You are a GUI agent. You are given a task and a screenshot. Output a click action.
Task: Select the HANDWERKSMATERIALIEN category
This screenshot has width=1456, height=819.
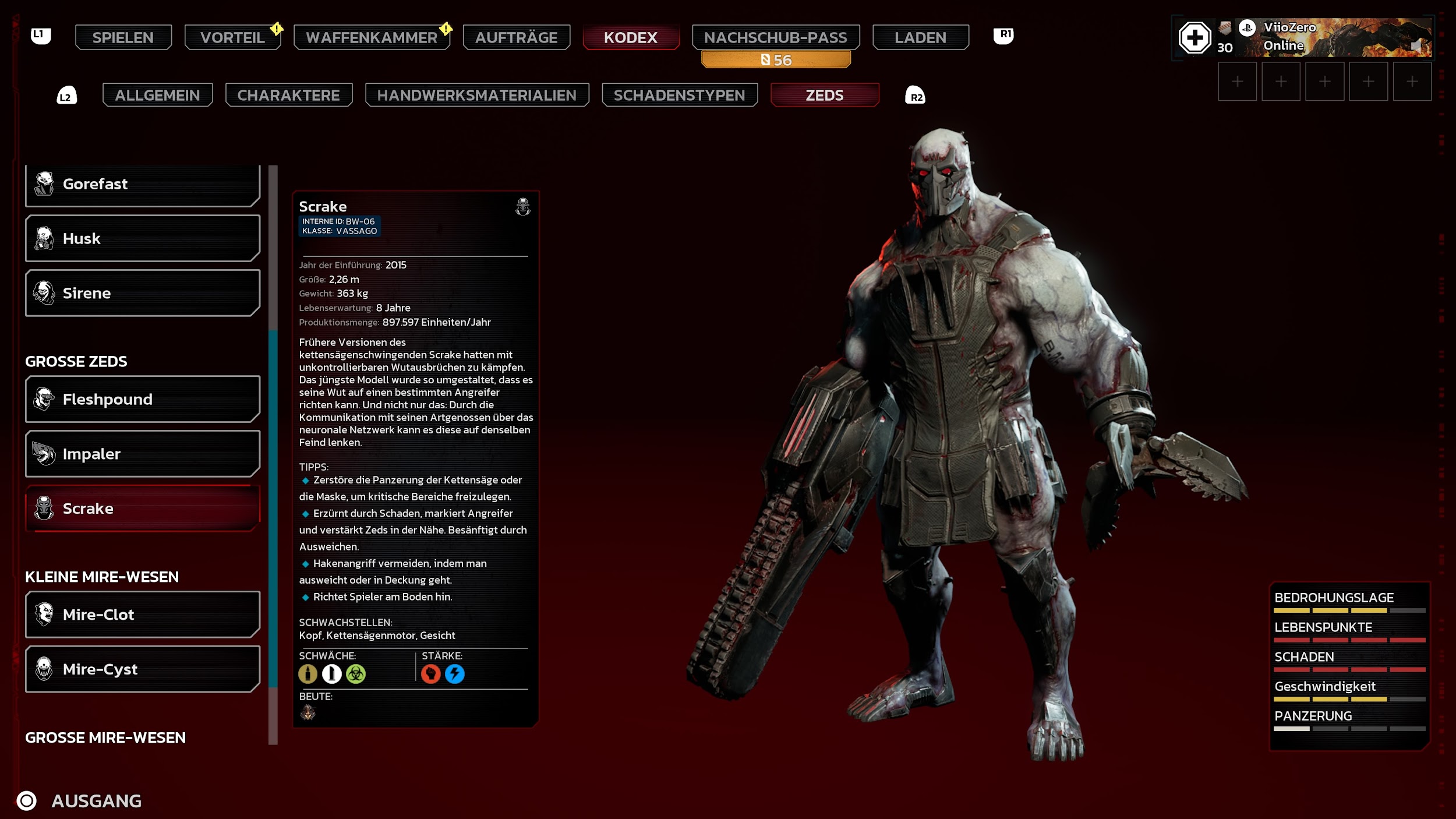[x=476, y=95]
